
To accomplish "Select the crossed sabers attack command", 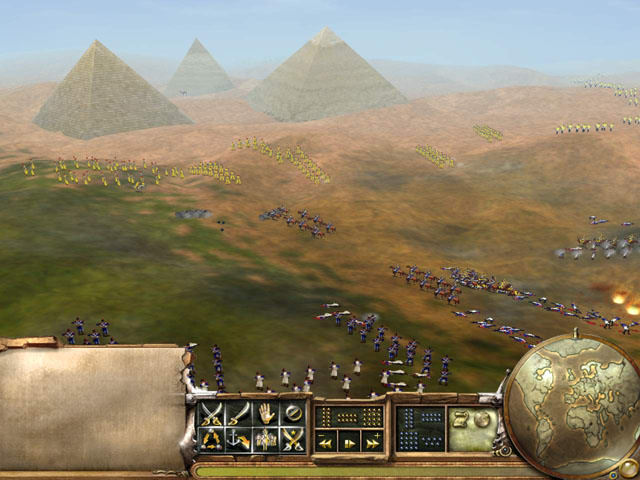I will [x=212, y=412].
